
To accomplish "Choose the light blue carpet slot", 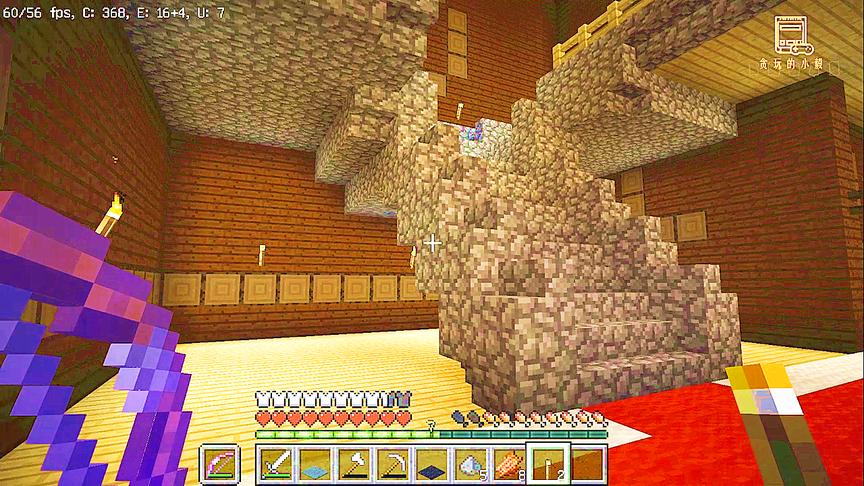I will [316, 463].
